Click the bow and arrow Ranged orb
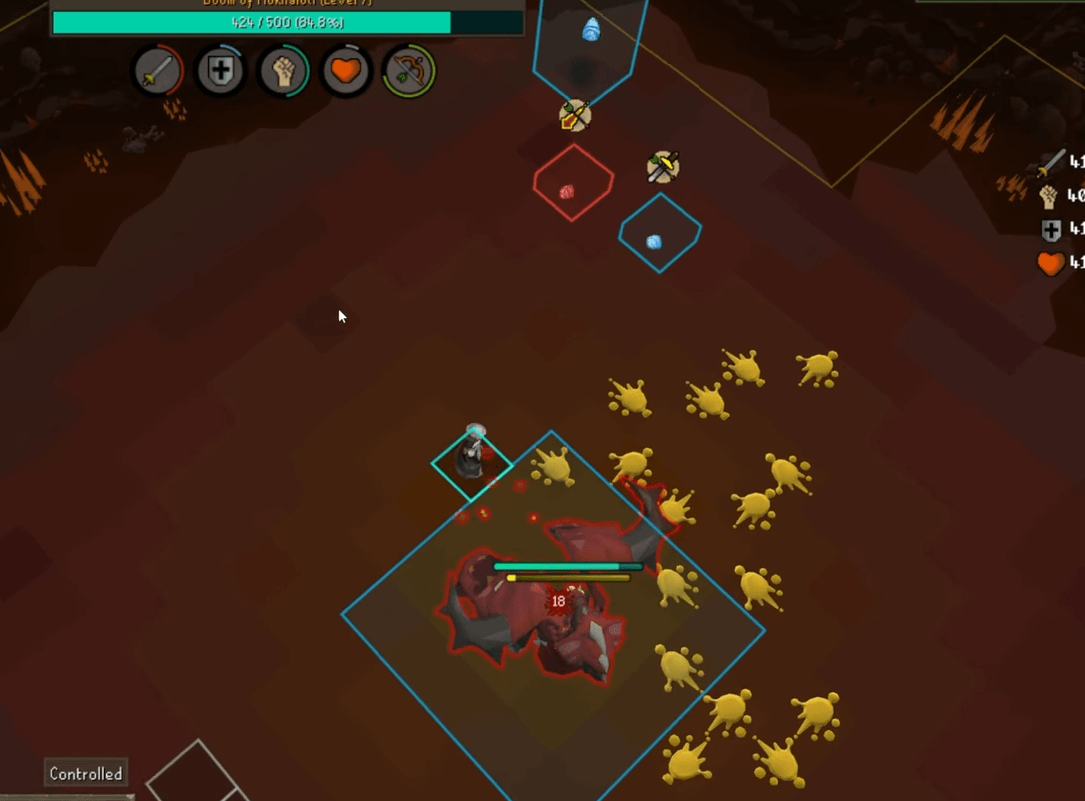The width and height of the screenshot is (1085, 801). 408,72
